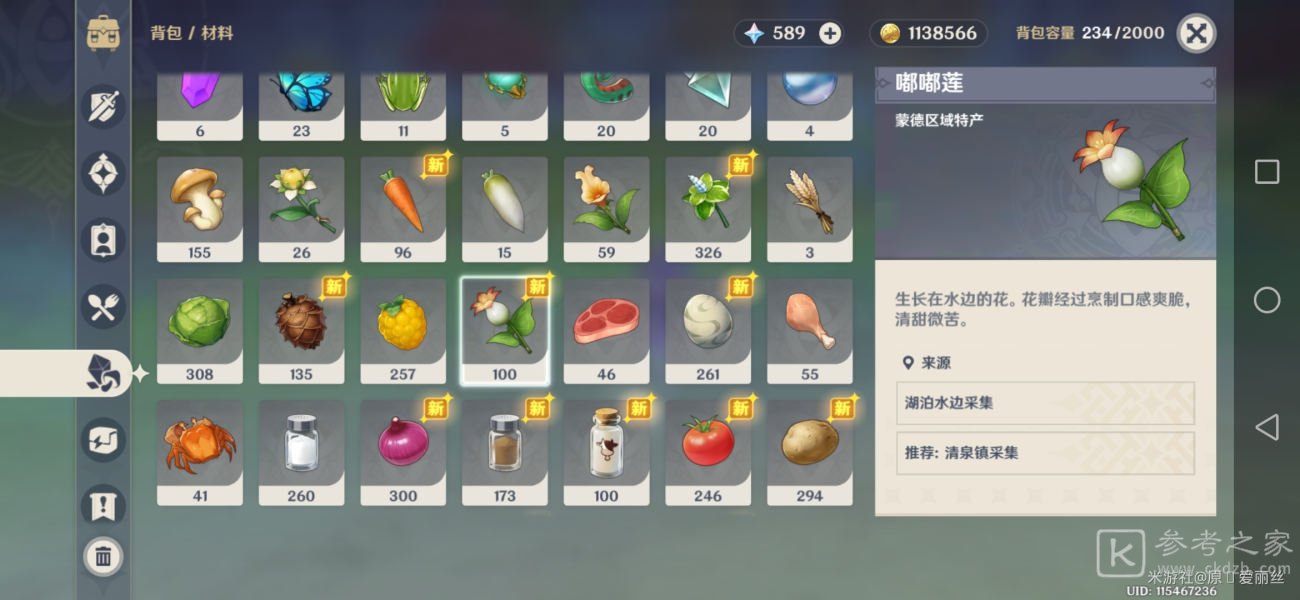Viewport: 1300px width, 600px height.
Task: Choose the raw meat slot
Action: pyautogui.click(x=606, y=330)
